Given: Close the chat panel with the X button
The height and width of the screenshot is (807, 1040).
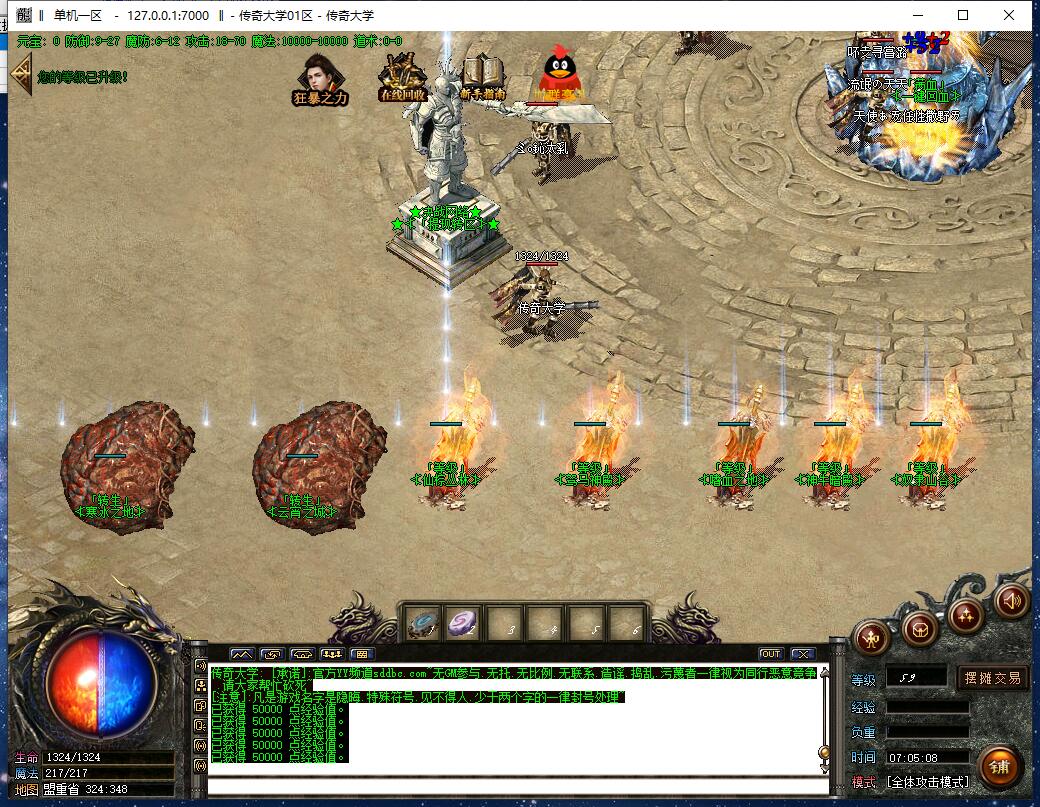Looking at the screenshot, I should (802, 654).
